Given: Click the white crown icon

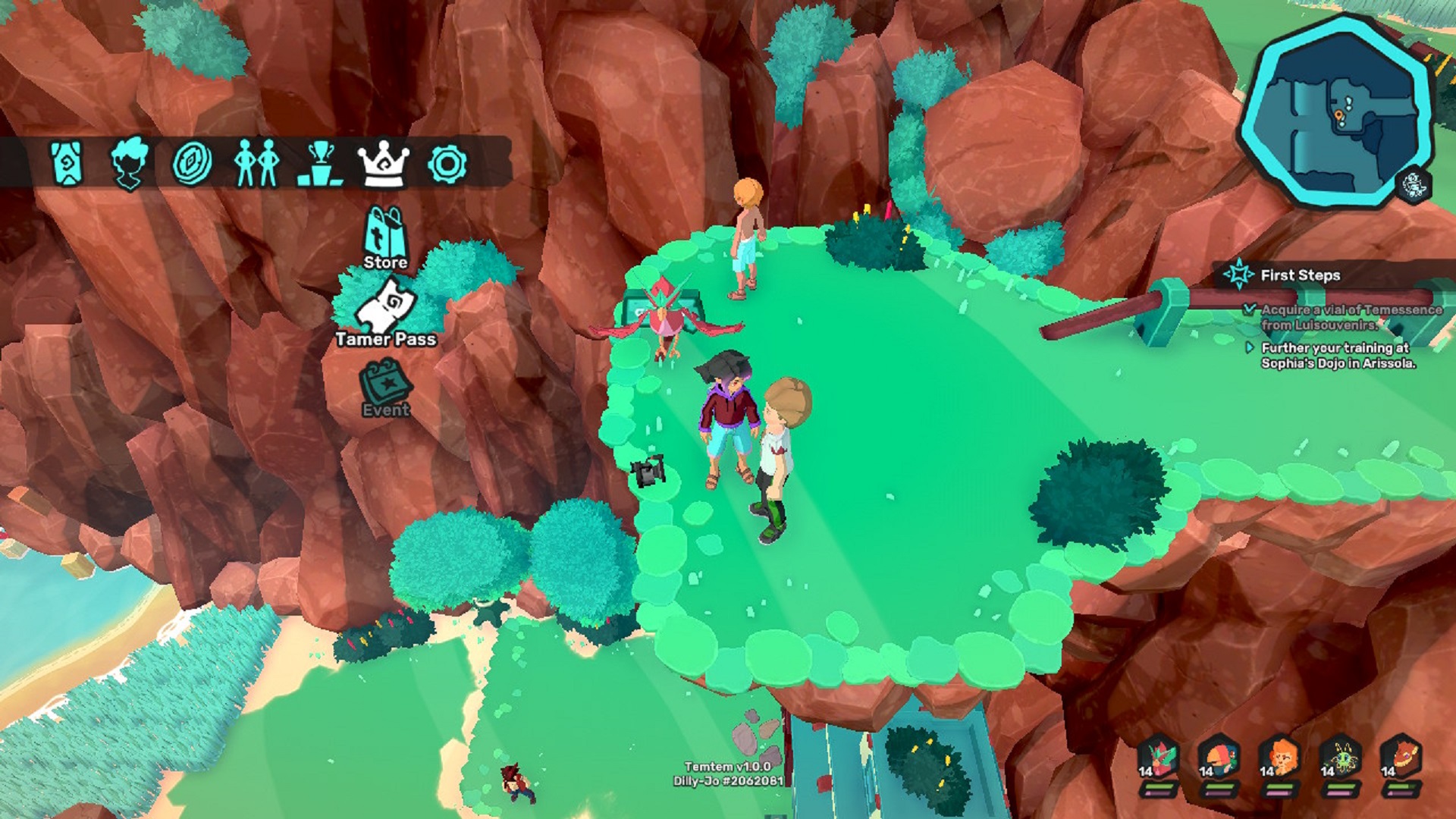Looking at the screenshot, I should pyautogui.click(x=383, y=162).
